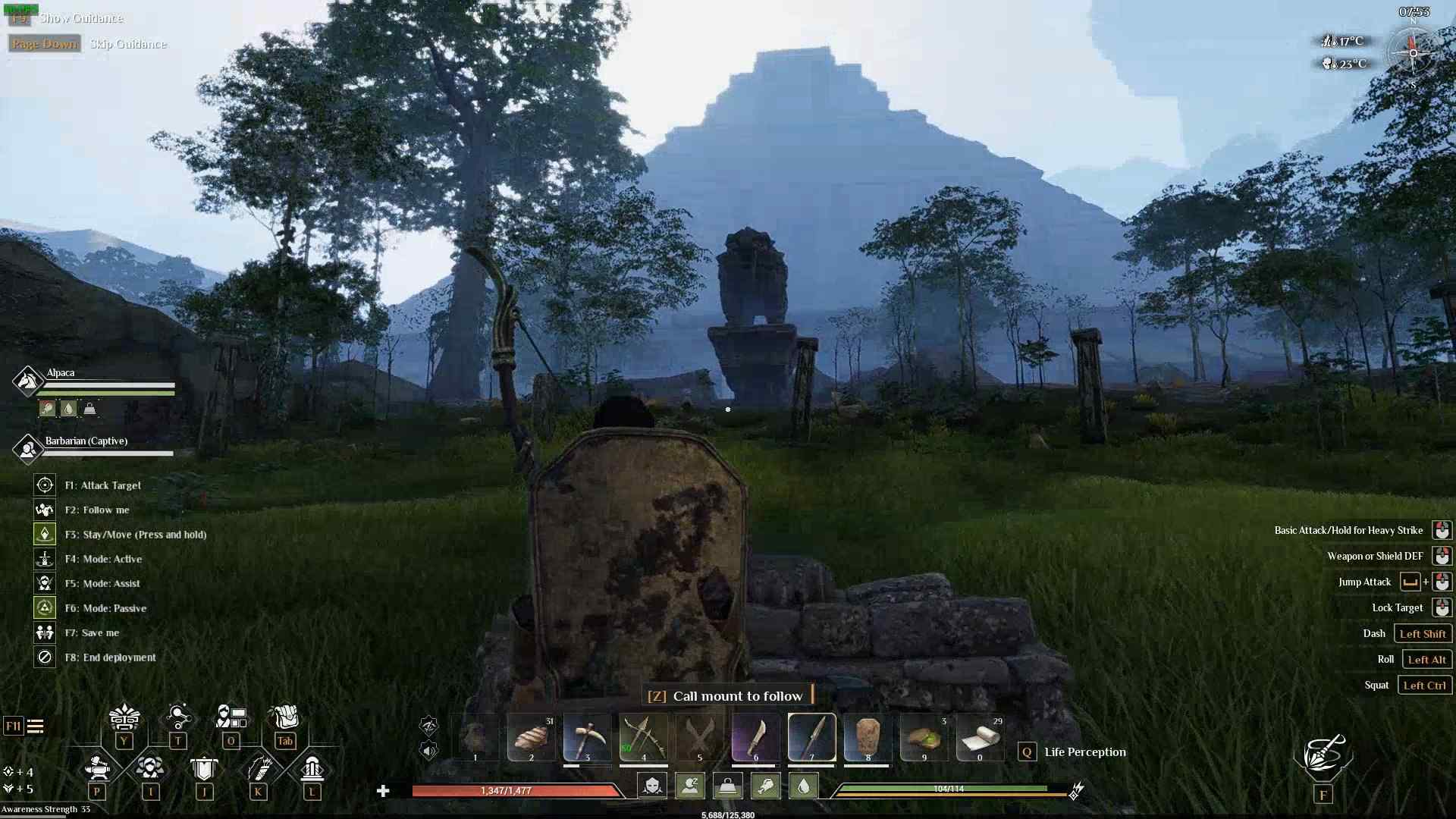Open the crafting anvil menu via P icon
1456x819 pixels.
pos(97,767)
